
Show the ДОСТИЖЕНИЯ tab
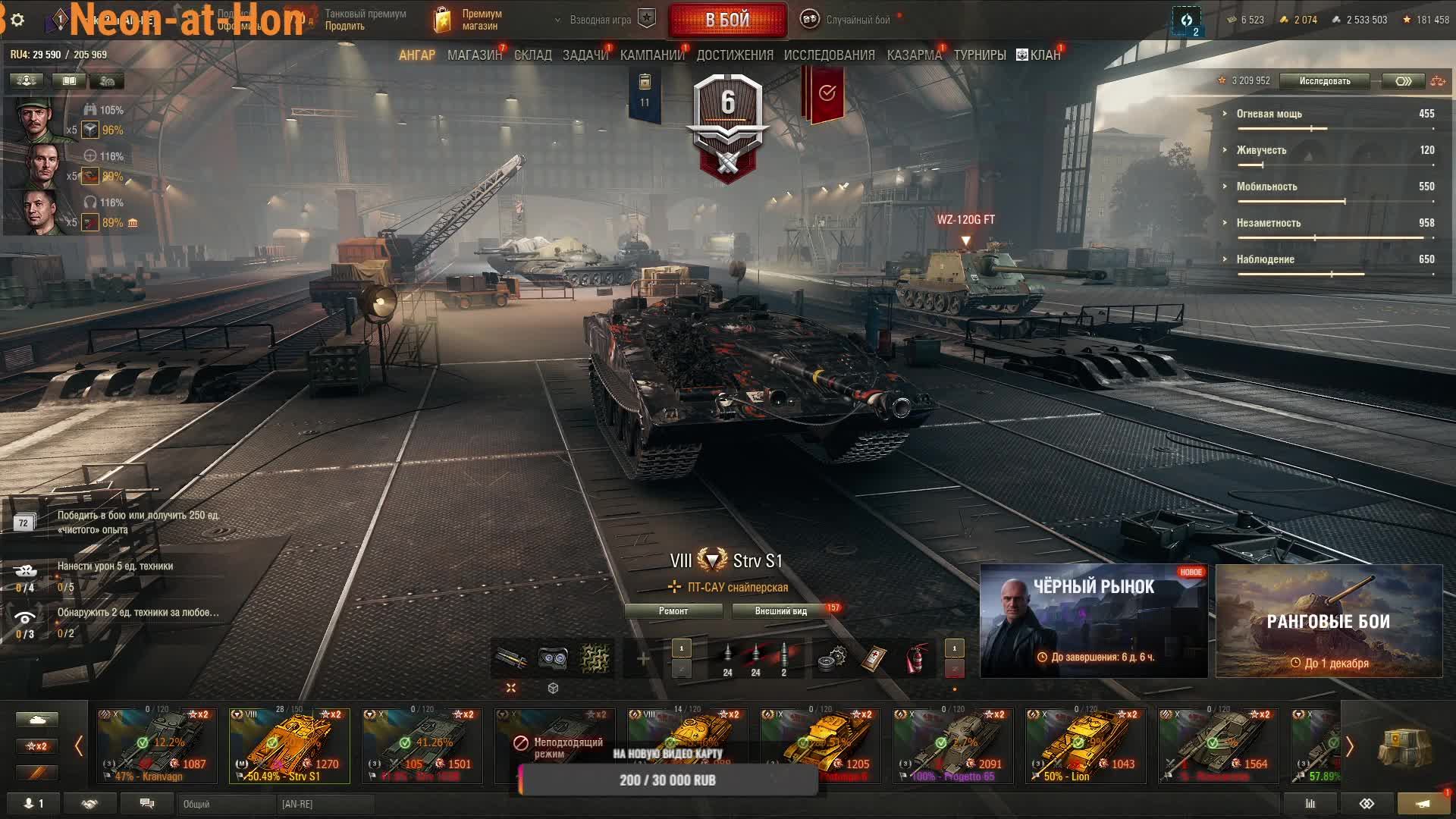[734, 55]
